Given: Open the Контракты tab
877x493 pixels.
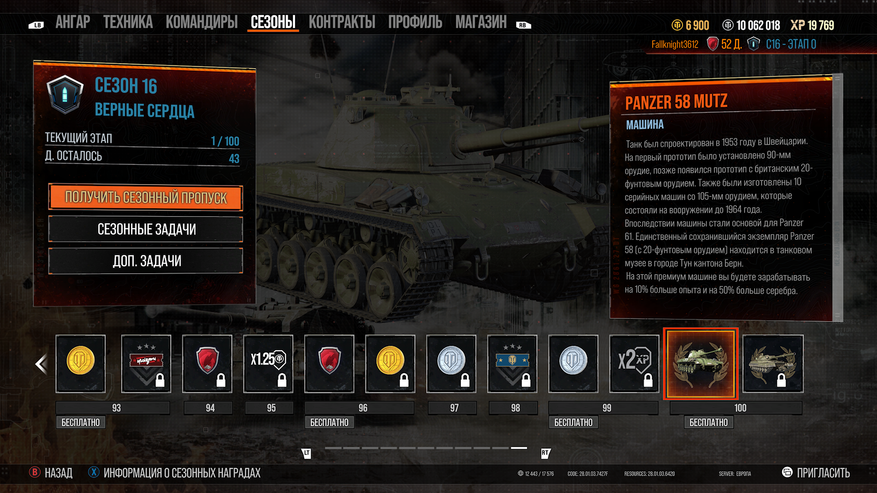Looking at the screenshot, I should click(x=342, y=22).
